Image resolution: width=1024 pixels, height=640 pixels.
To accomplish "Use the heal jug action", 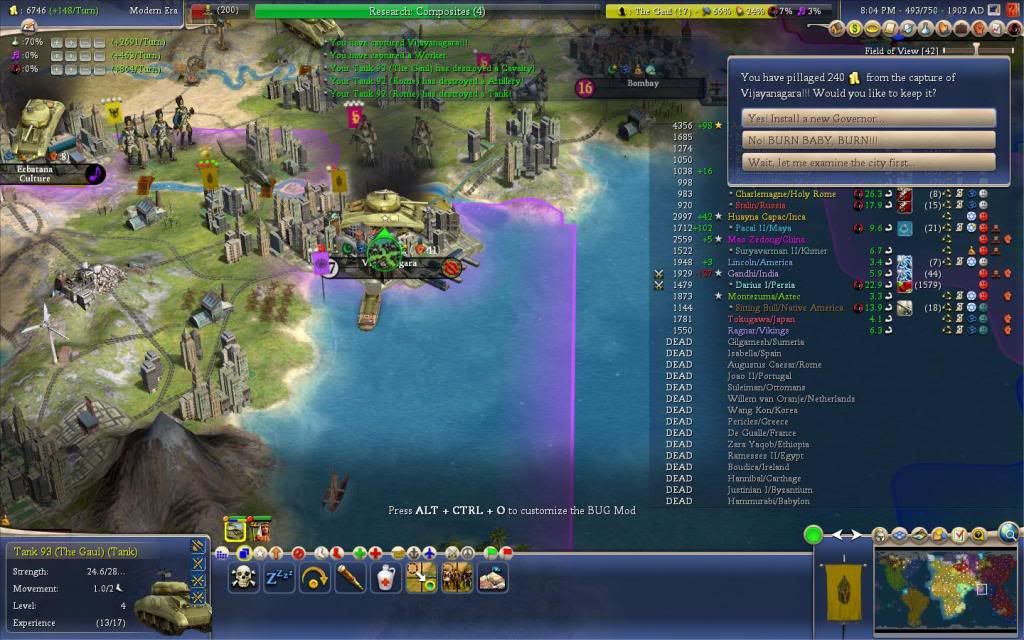I will (386, 577).
